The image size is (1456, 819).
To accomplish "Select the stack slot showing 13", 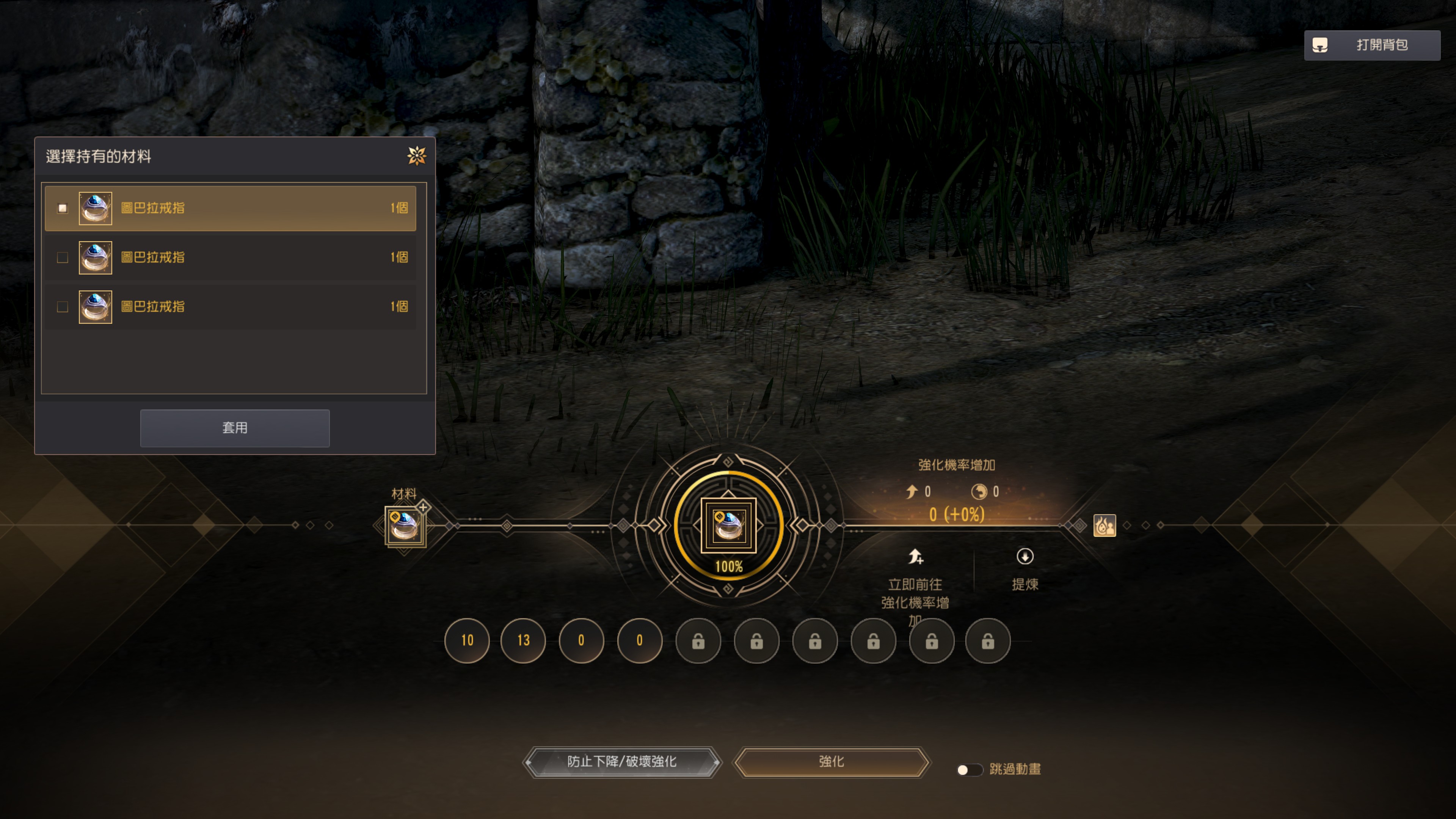I will point(523,640).
